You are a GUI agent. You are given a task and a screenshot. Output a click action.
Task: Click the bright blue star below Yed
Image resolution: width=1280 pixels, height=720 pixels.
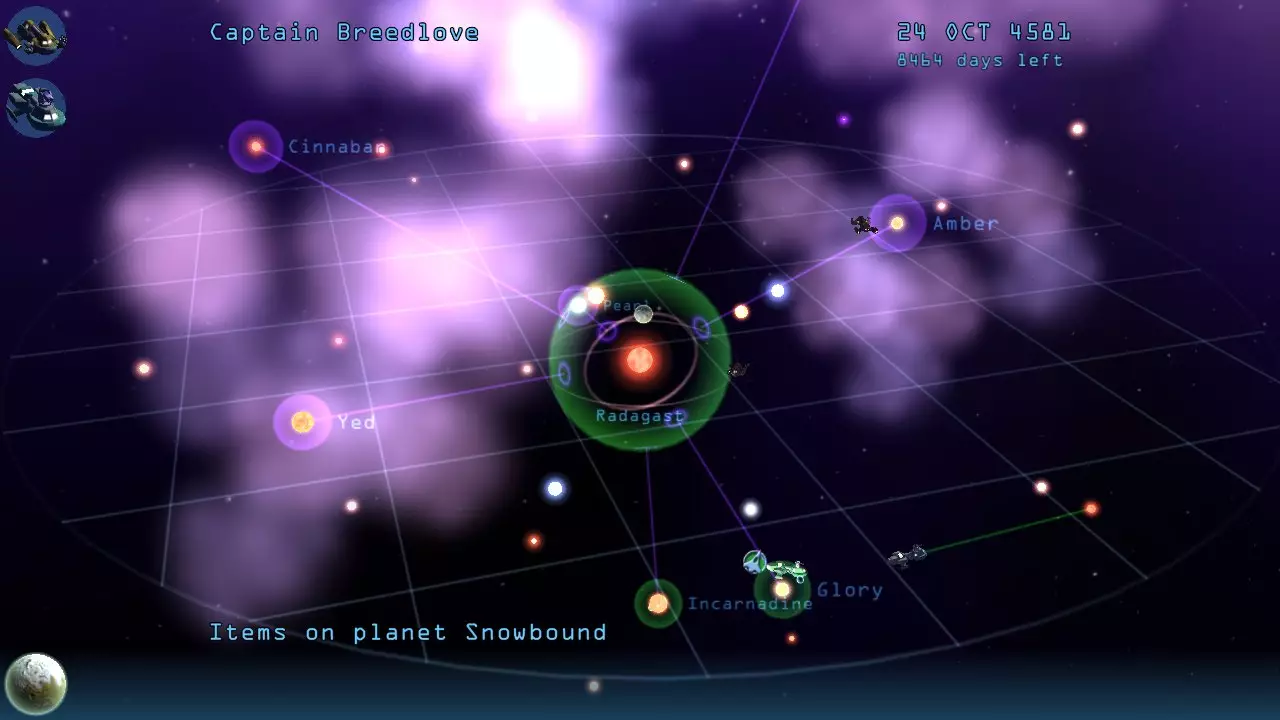(553, 489)
